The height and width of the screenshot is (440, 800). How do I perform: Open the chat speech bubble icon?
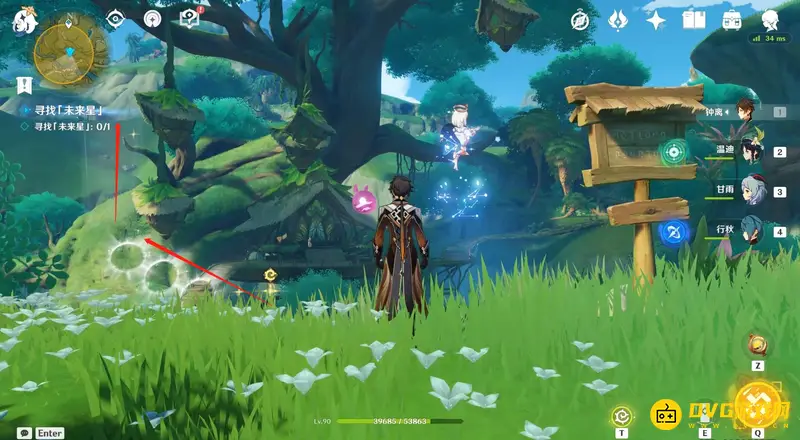pos(23,433)
